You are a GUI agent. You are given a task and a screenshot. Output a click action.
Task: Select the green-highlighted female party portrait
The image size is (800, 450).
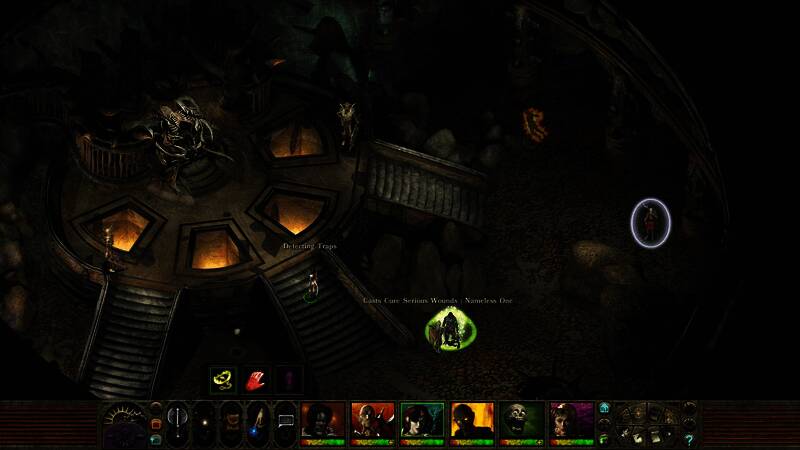[x=422, y=421]
